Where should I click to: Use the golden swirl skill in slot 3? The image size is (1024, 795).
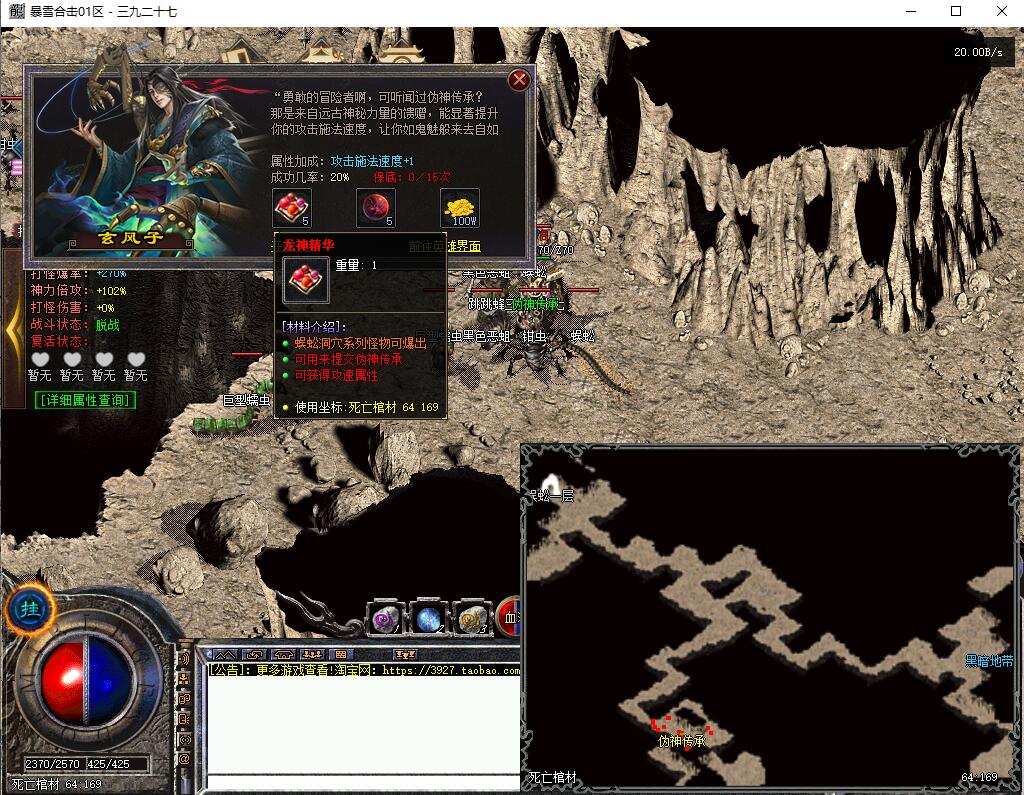pos(471,620)
